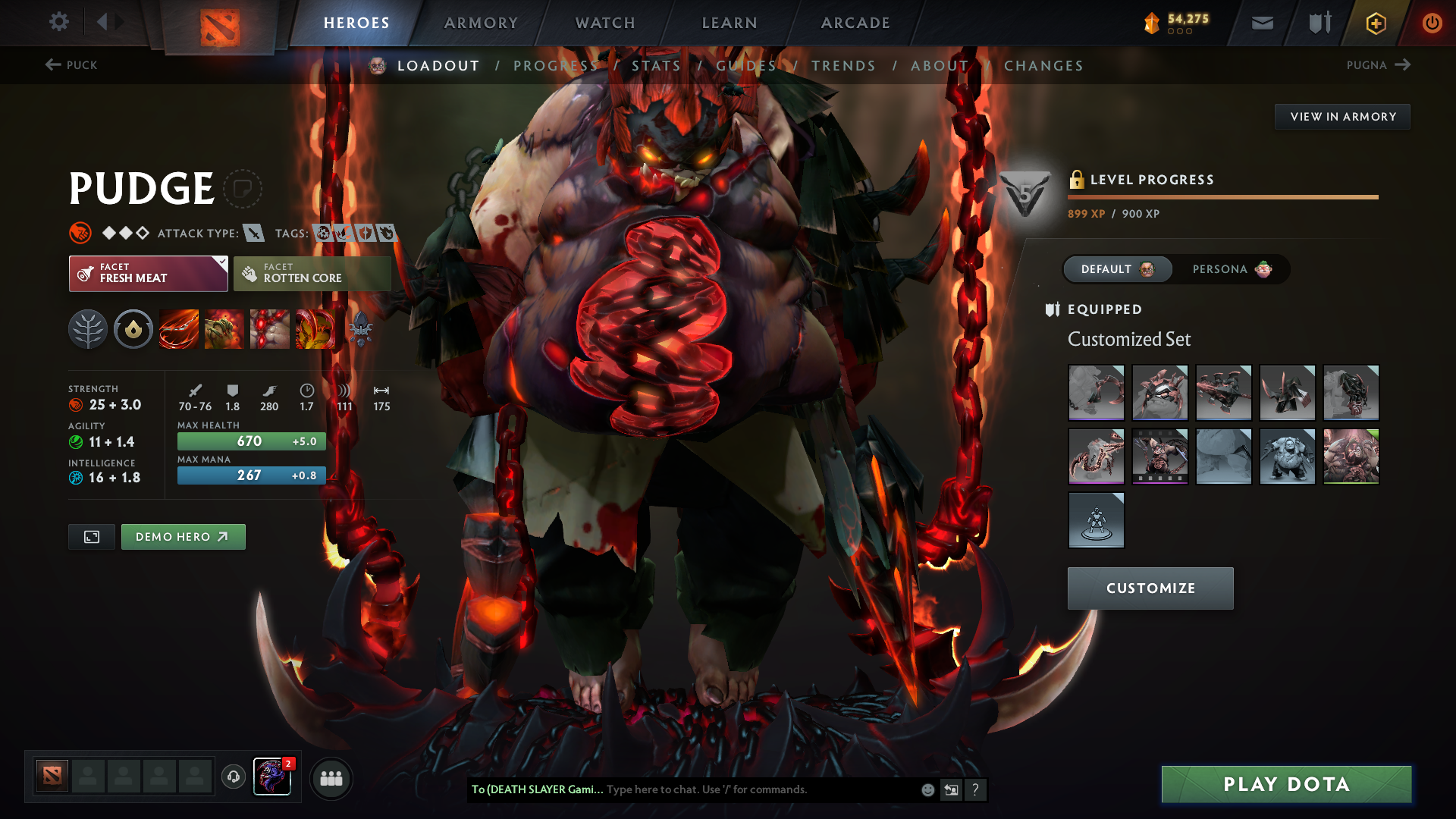Open the GUIDES tab

[x=747, y=66]
